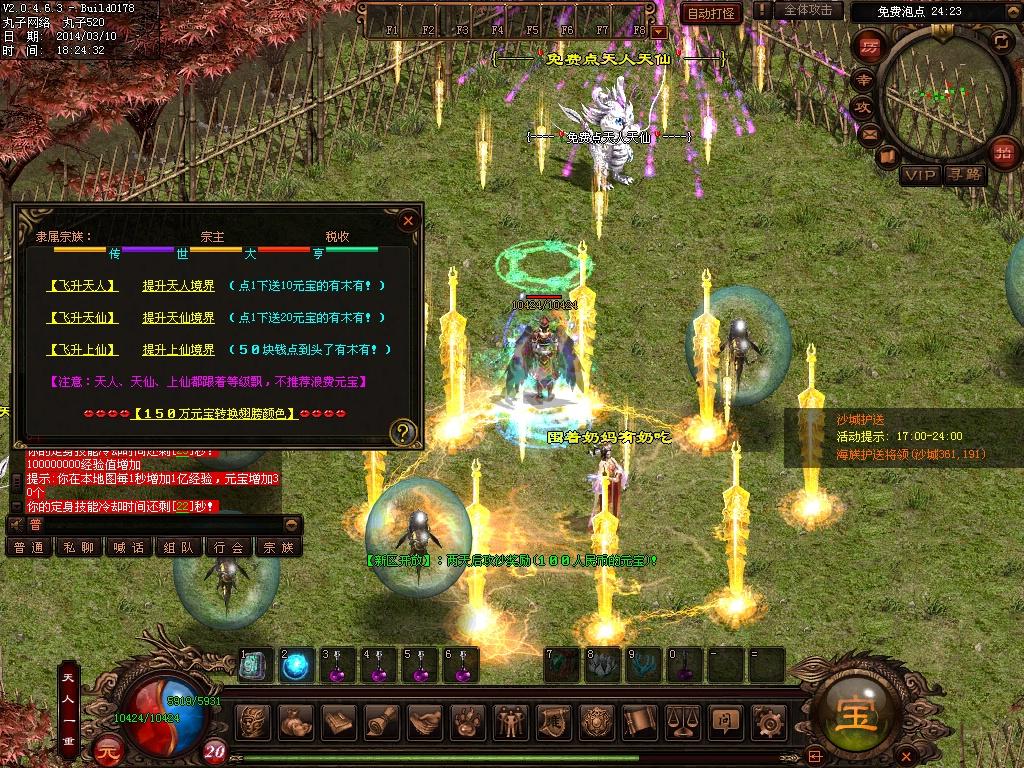Screen dimensions: 1024x768
Task: Click the 寻路 pathfinding button
Action: (966, 175)
